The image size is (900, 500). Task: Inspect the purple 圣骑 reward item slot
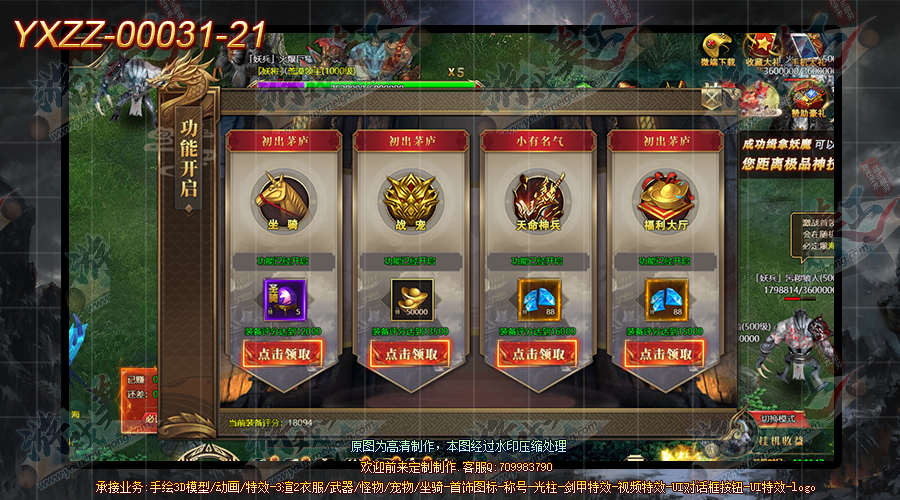point(283,299)
